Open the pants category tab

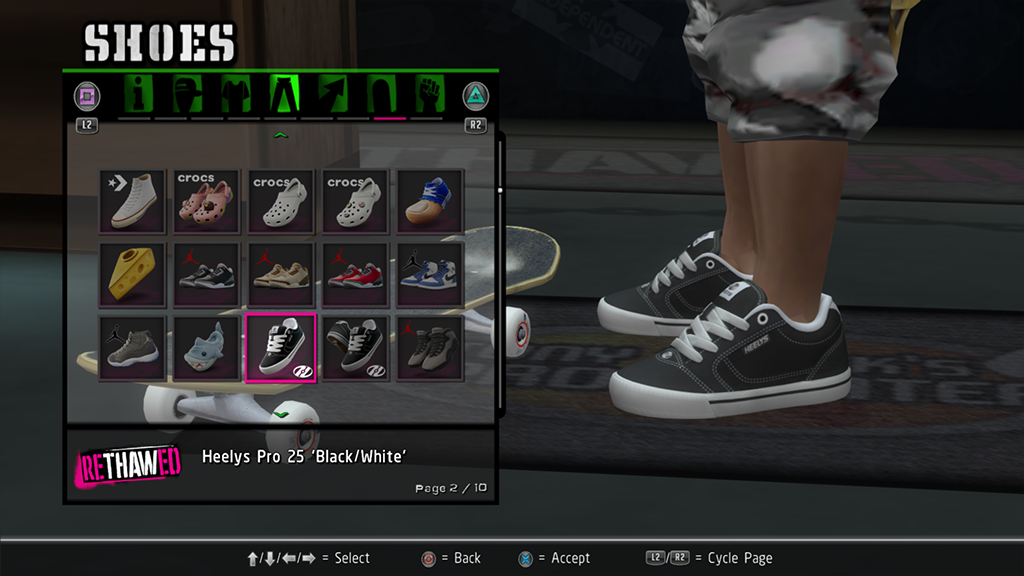pos(285,95)
